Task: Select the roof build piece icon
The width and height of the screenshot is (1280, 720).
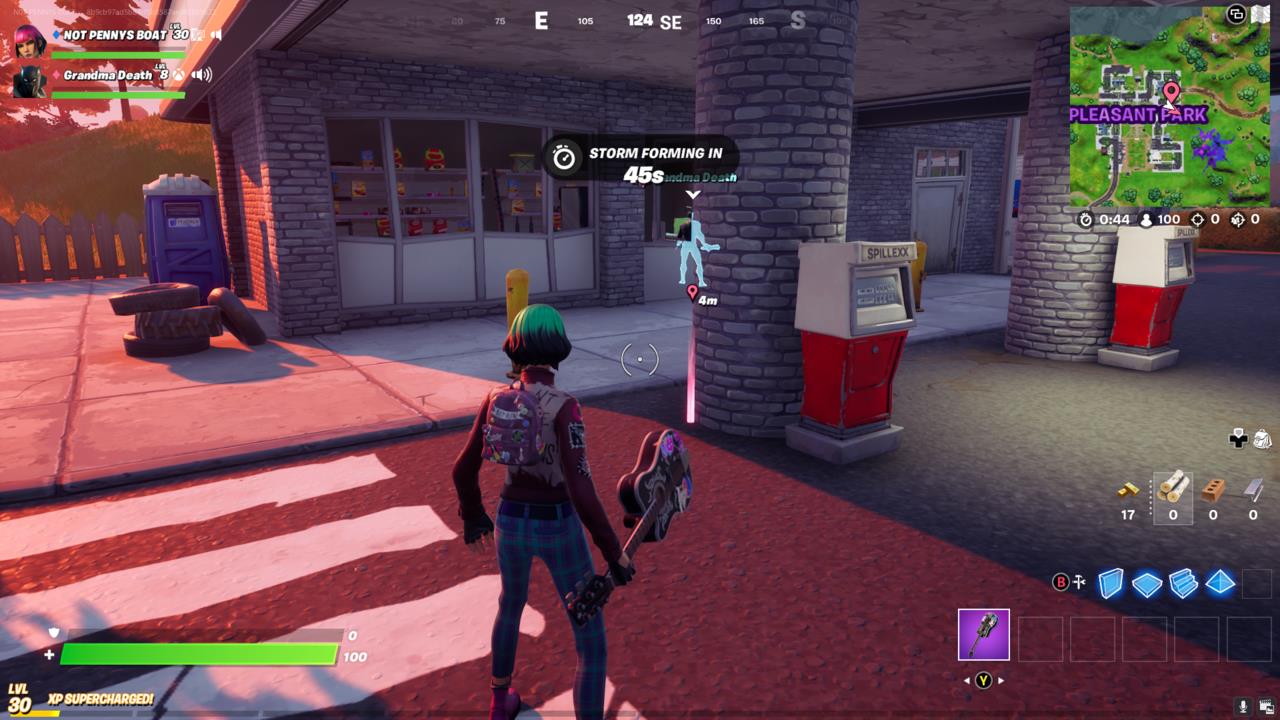Action: coord(1220,583)
